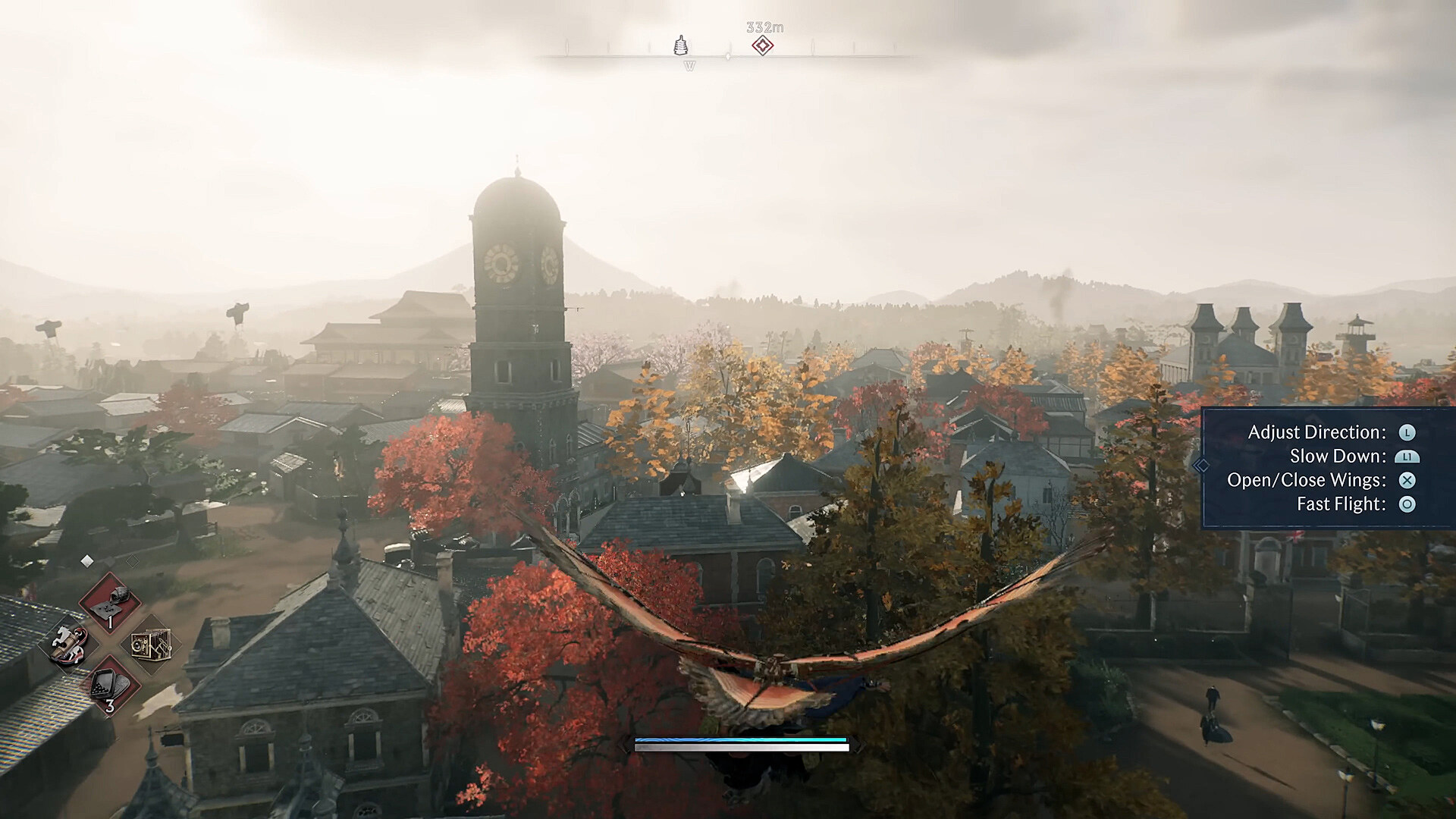Screen dimensions: 1456x819
Task: Select the ammo pouch item slot
Action: pos(111,600)
